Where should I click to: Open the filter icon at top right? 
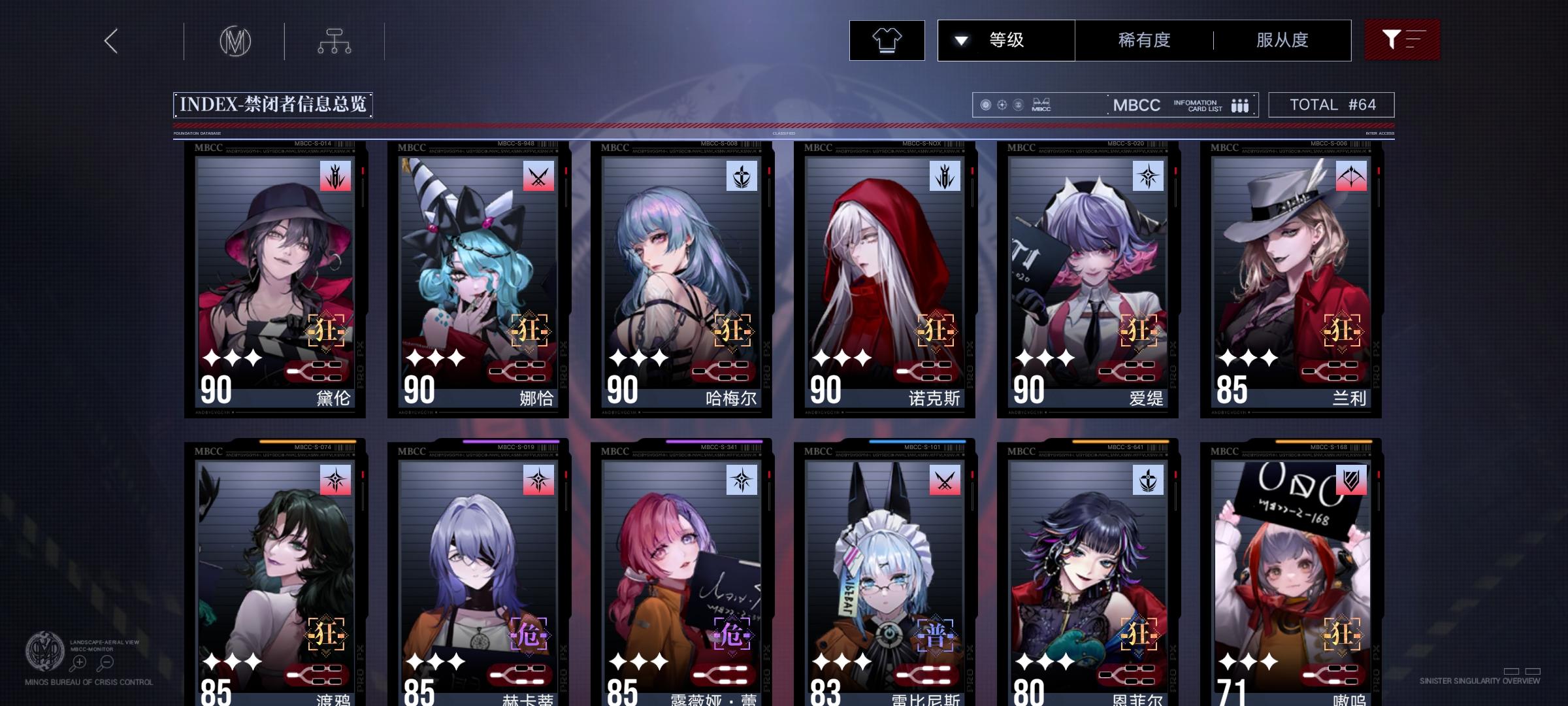click(x=1402, y=39)
